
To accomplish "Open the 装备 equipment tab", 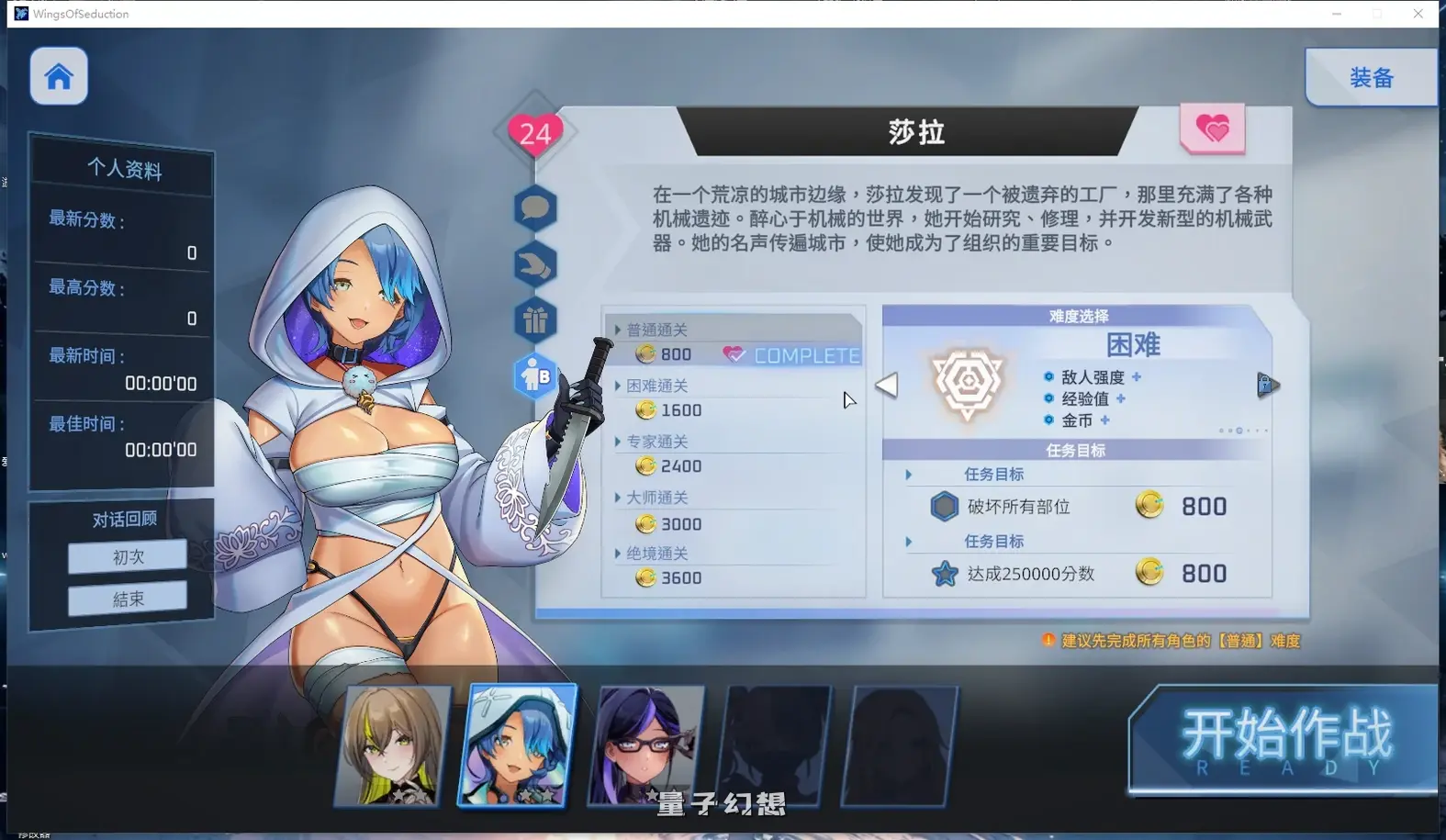I will [1371, 77].
